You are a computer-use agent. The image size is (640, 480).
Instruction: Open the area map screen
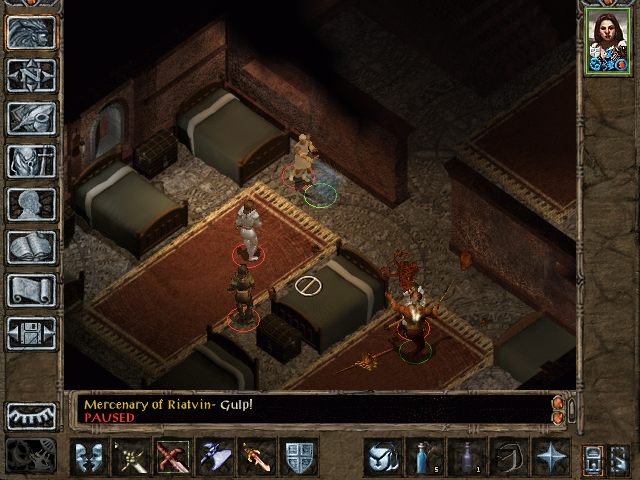point(32,75)
